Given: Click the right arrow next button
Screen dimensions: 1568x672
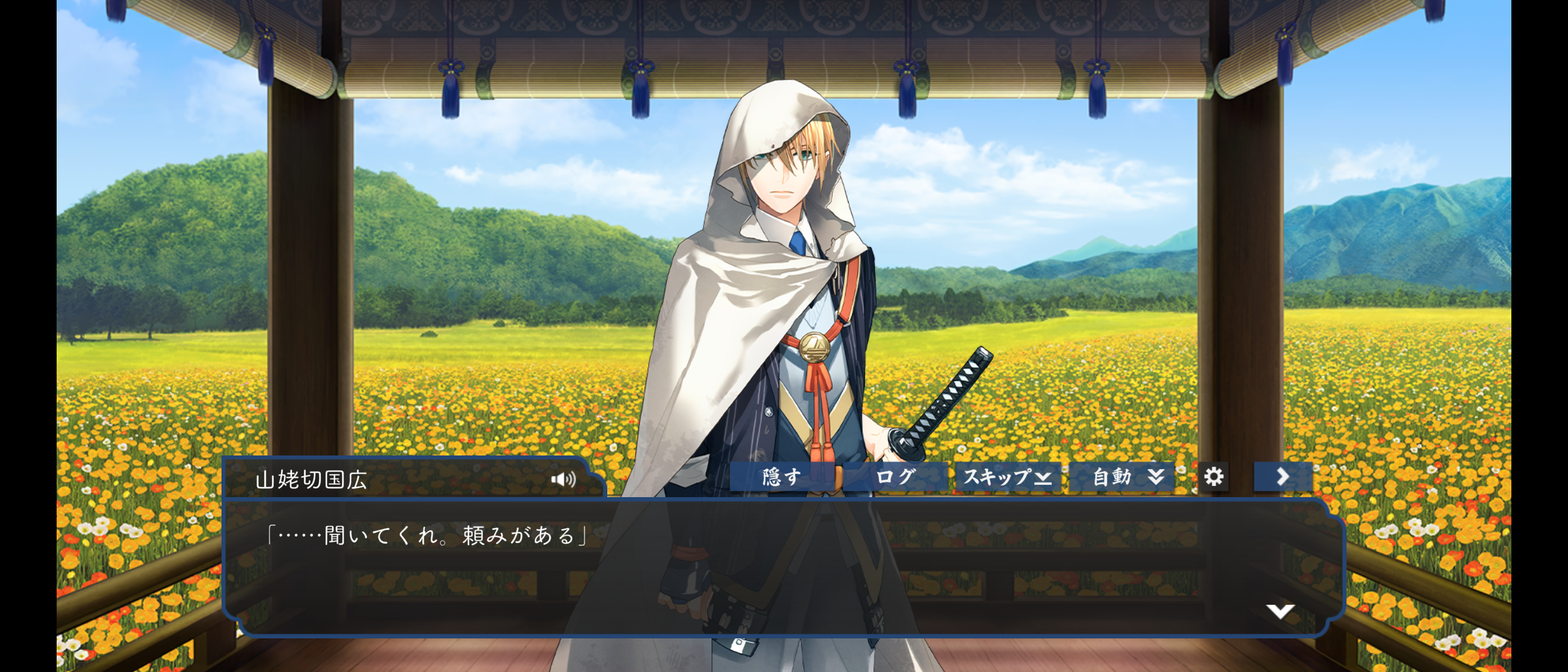Looking at the screenshot, I should (1282, 477).
